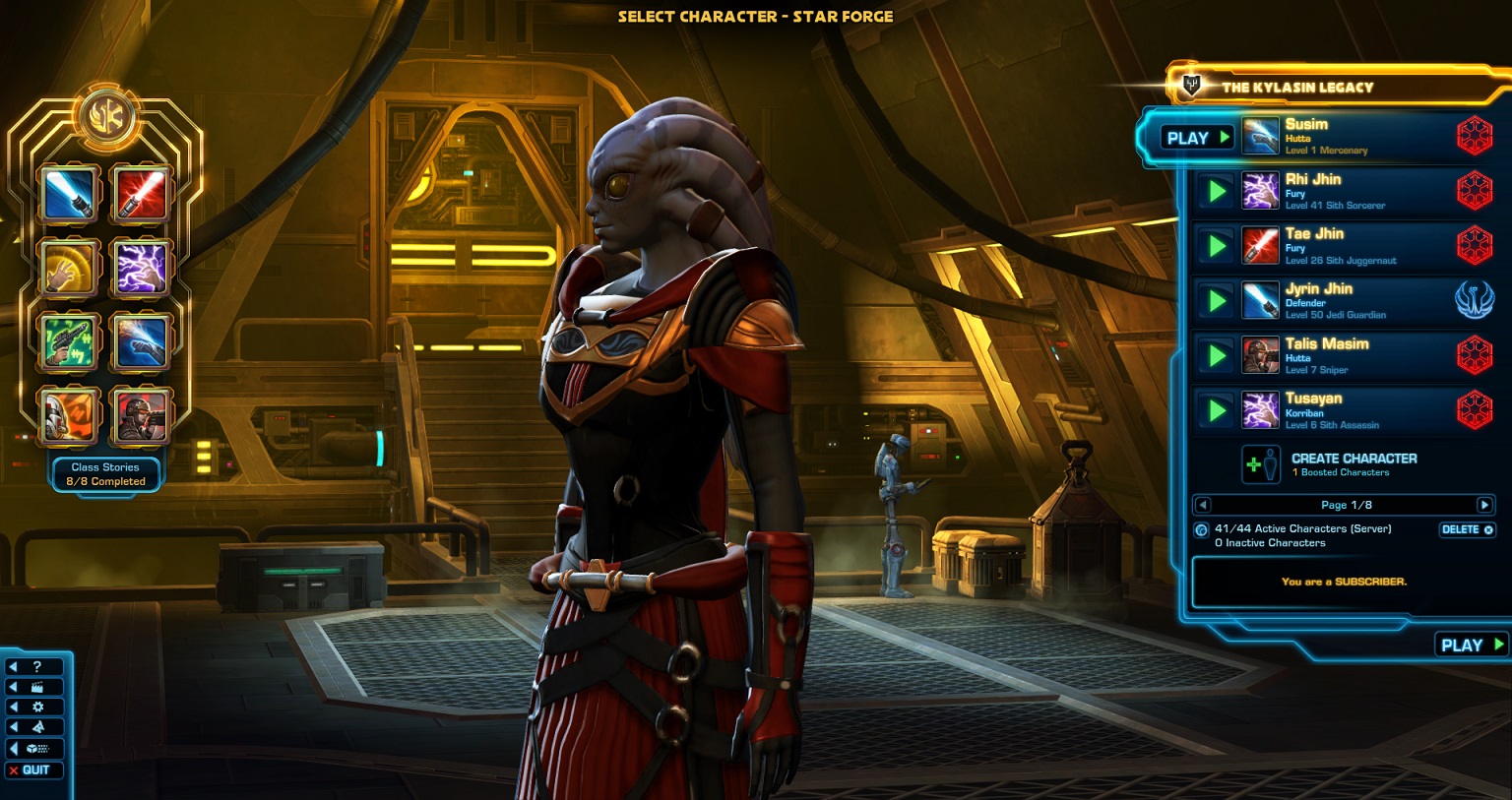Click Create Character

(x=1353, y=463)
